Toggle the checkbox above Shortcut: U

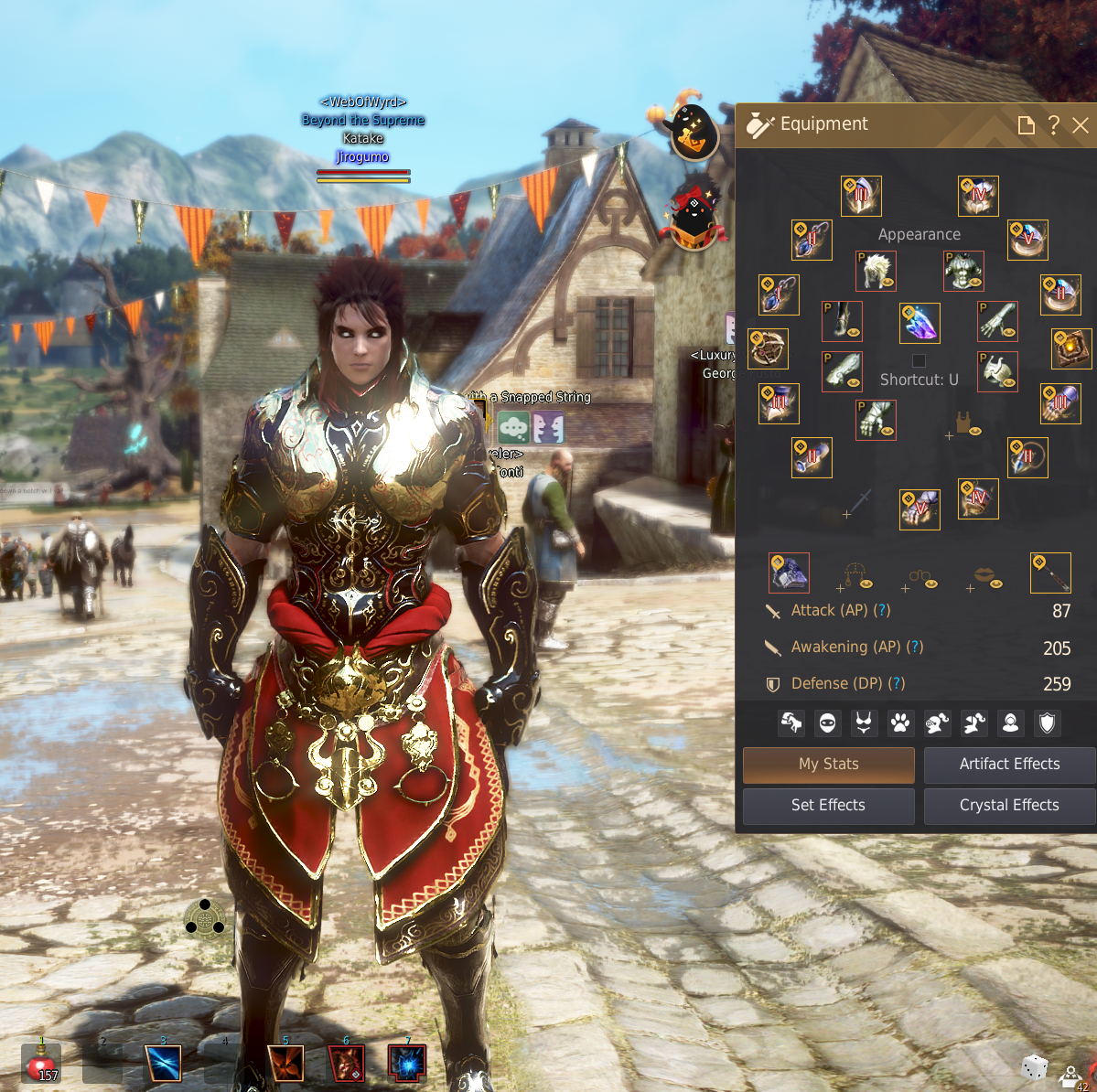point(919,360)
